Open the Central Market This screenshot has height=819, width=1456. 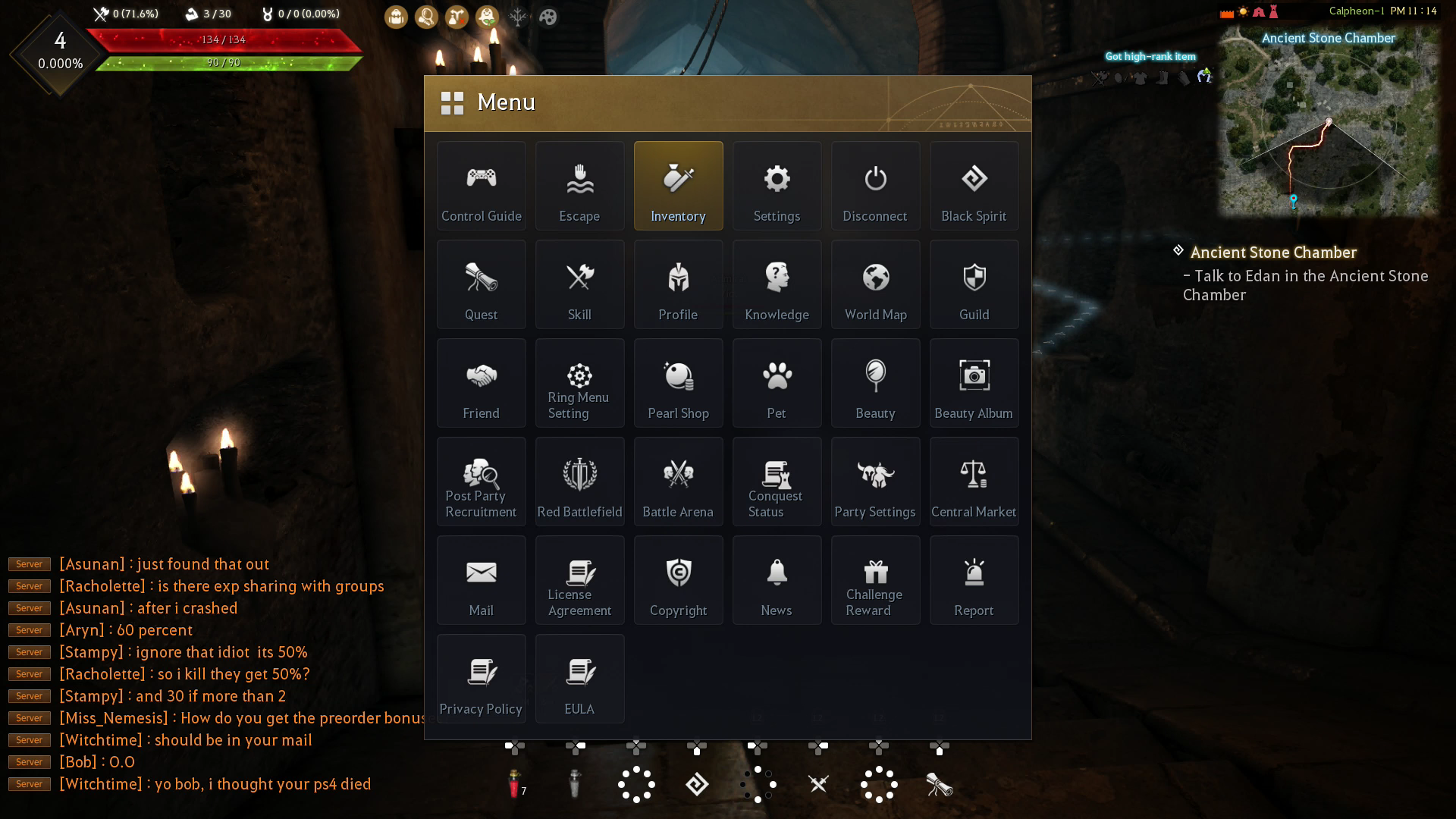974,482
